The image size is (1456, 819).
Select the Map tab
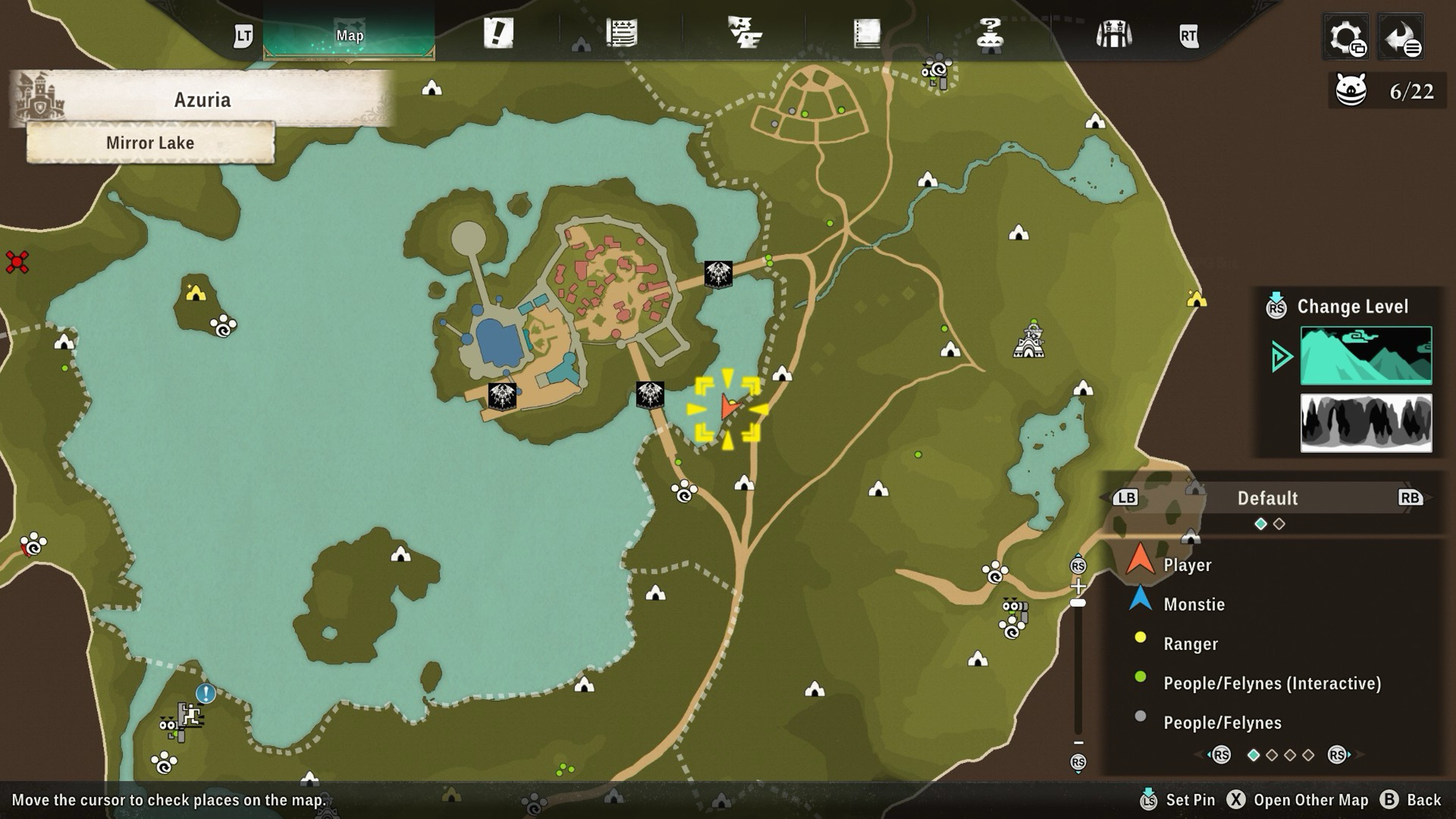coord(349,35)
